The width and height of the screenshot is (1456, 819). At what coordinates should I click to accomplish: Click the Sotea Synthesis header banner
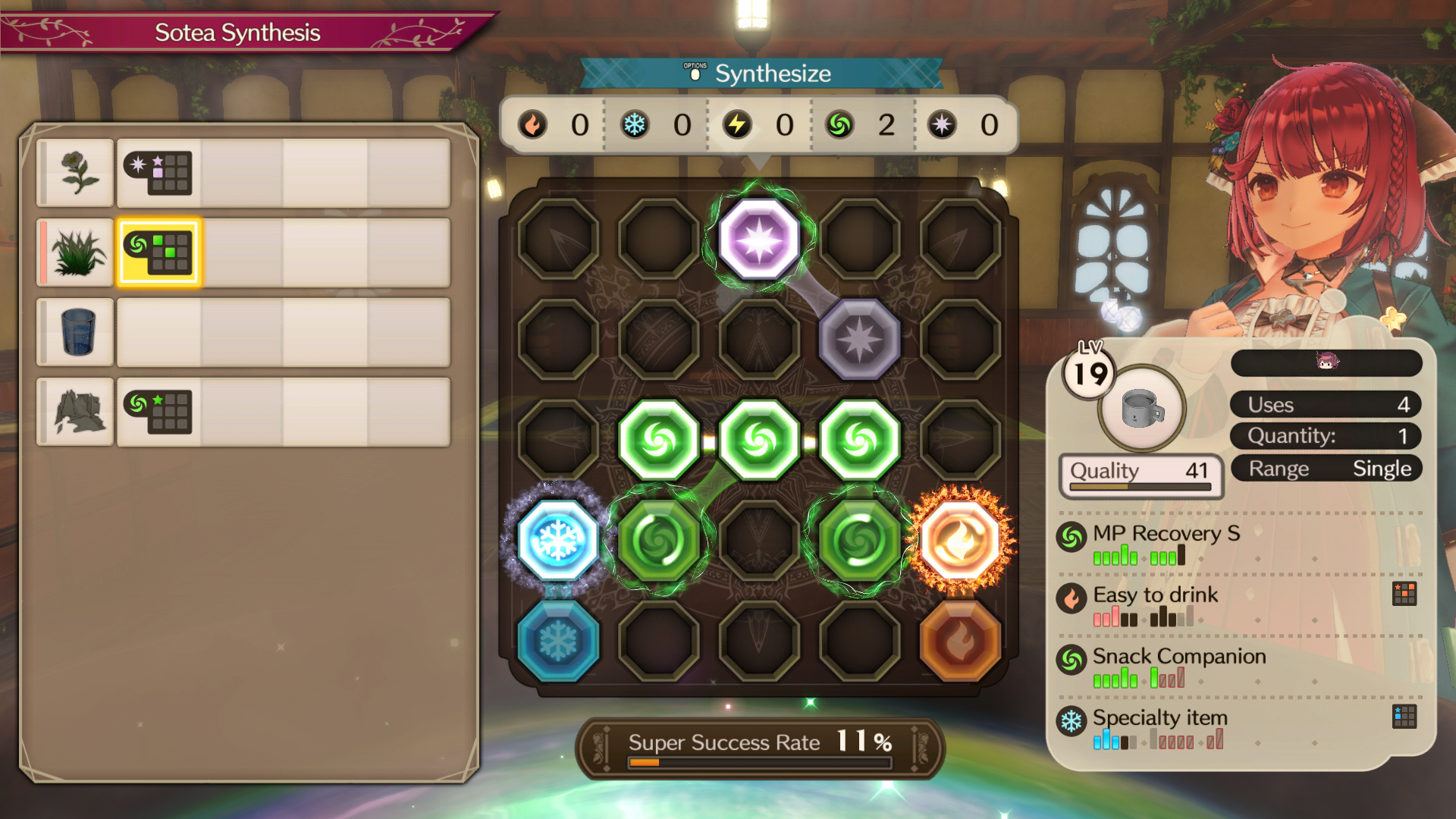tap(237, 32)
